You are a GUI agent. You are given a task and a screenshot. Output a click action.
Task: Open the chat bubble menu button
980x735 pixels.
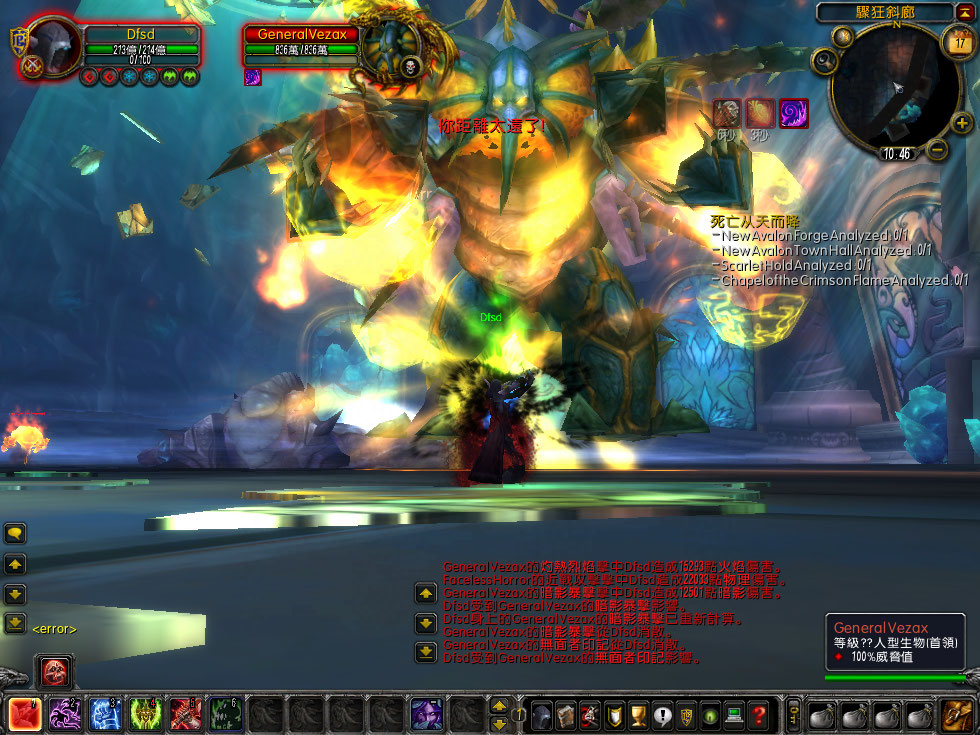pos(15,533)
